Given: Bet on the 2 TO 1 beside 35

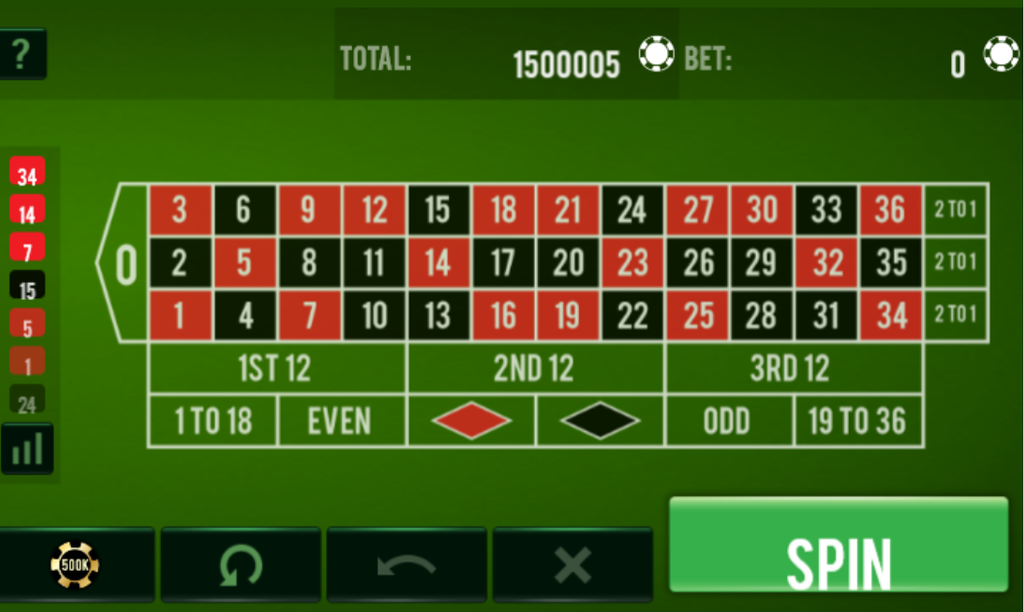Looking at the screenshot, I should pyautogui.click(x=955, y=263).
